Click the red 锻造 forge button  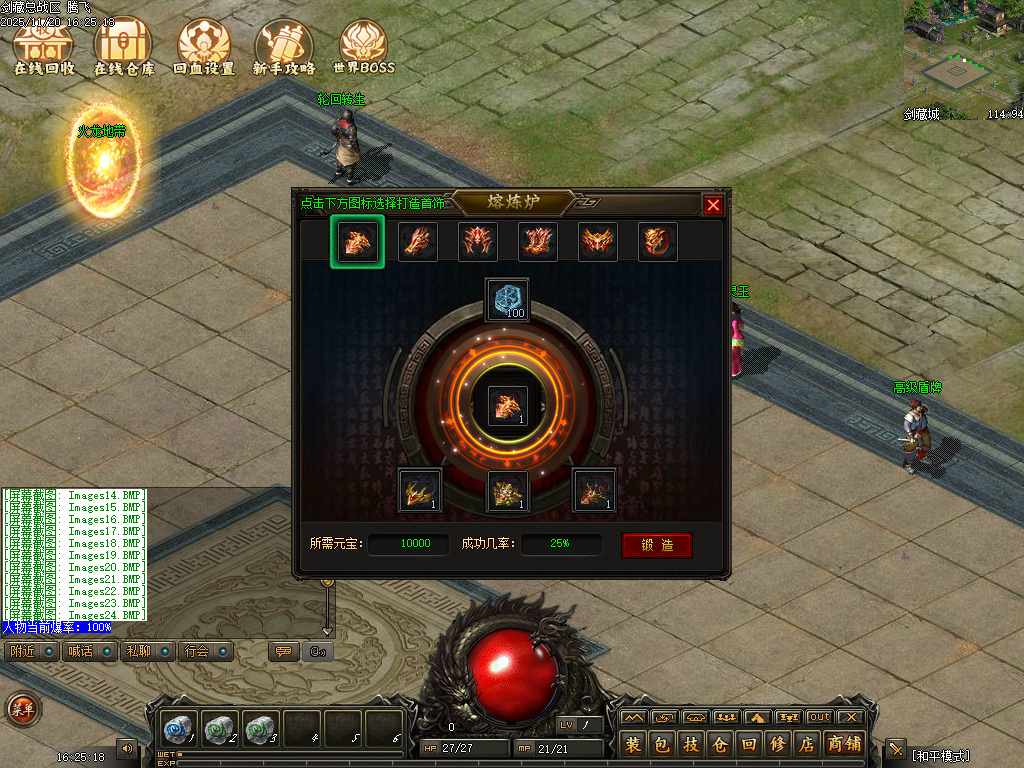(x=656, y=545)
